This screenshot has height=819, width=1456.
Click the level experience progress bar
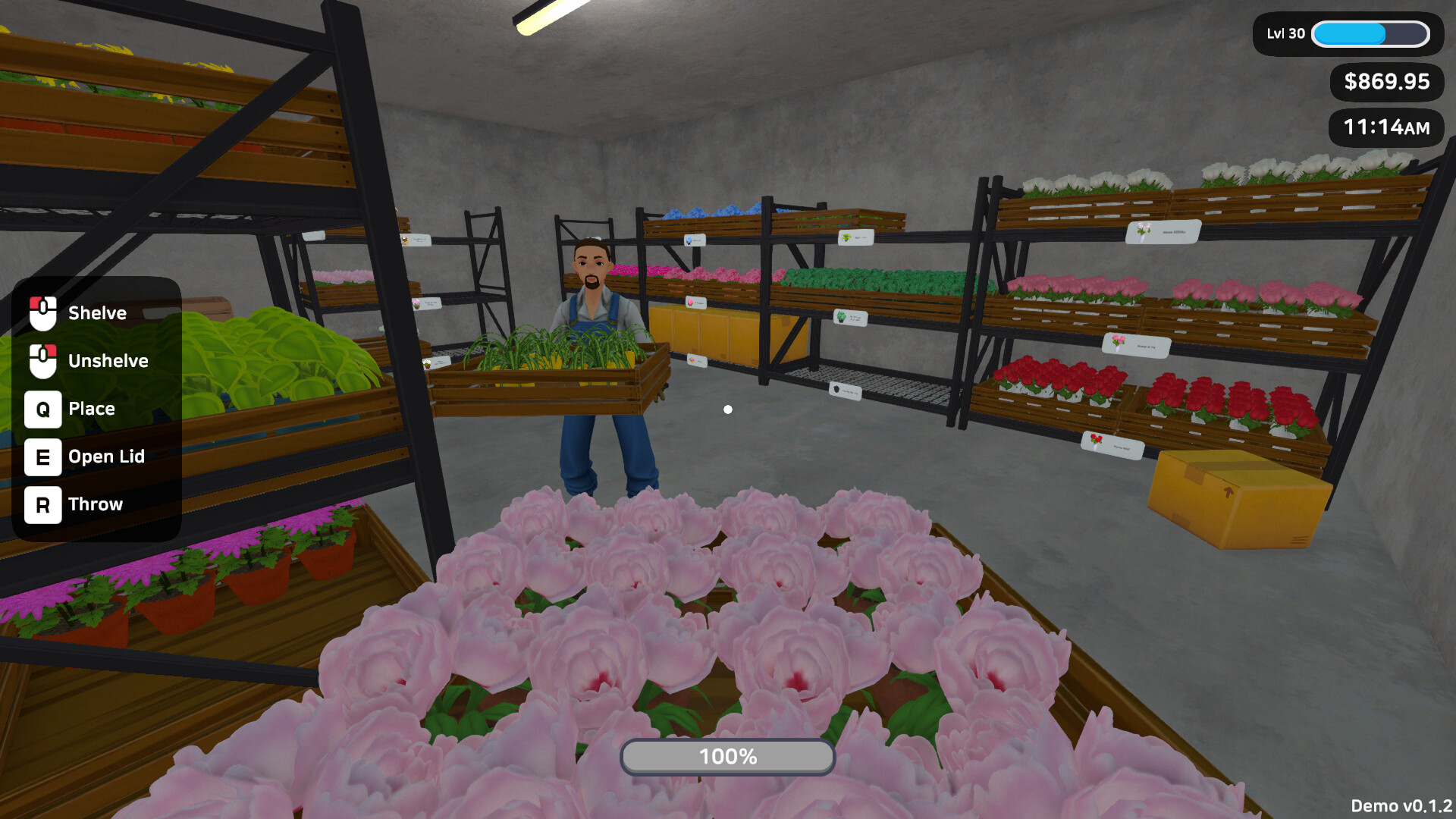click(x=1370, y=34)
